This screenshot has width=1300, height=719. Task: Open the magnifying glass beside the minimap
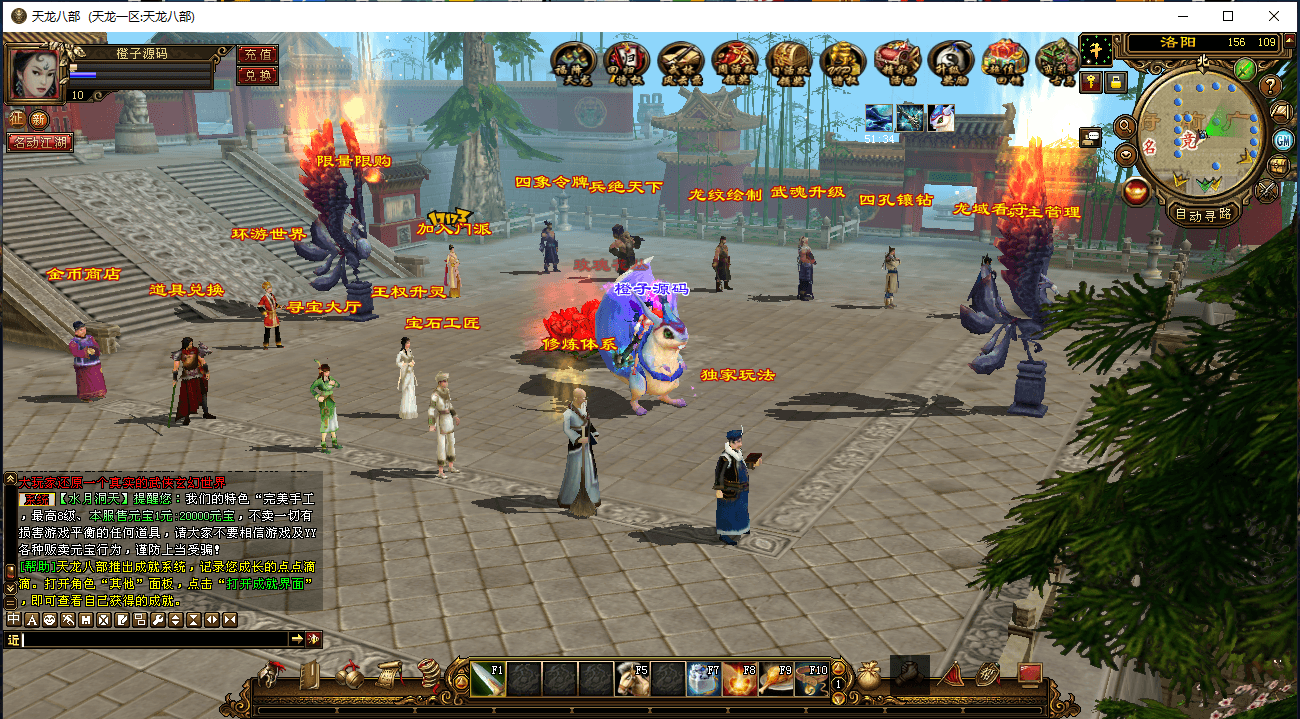[1126, 127]
